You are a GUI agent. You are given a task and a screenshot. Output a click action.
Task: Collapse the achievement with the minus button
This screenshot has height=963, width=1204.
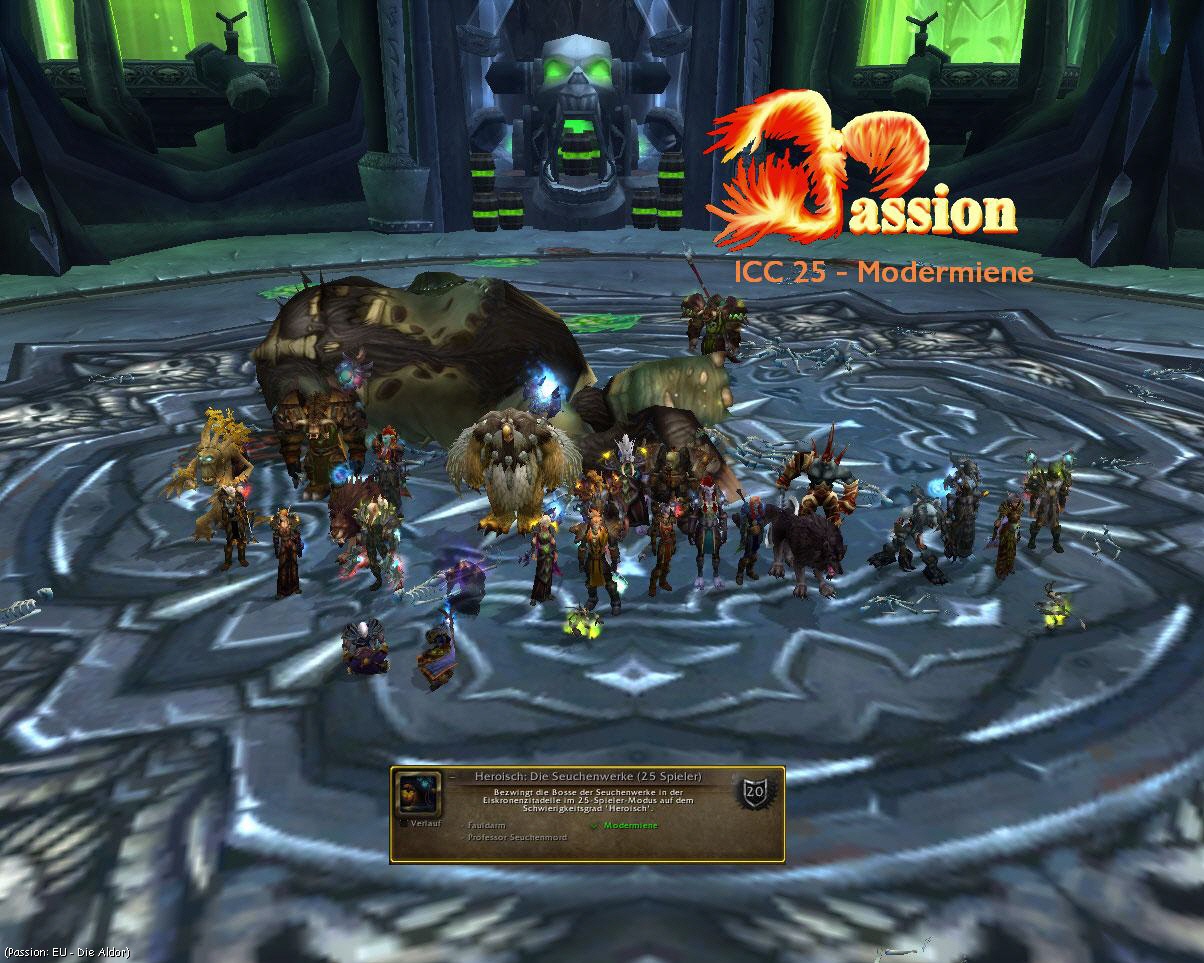coord(451,776)
